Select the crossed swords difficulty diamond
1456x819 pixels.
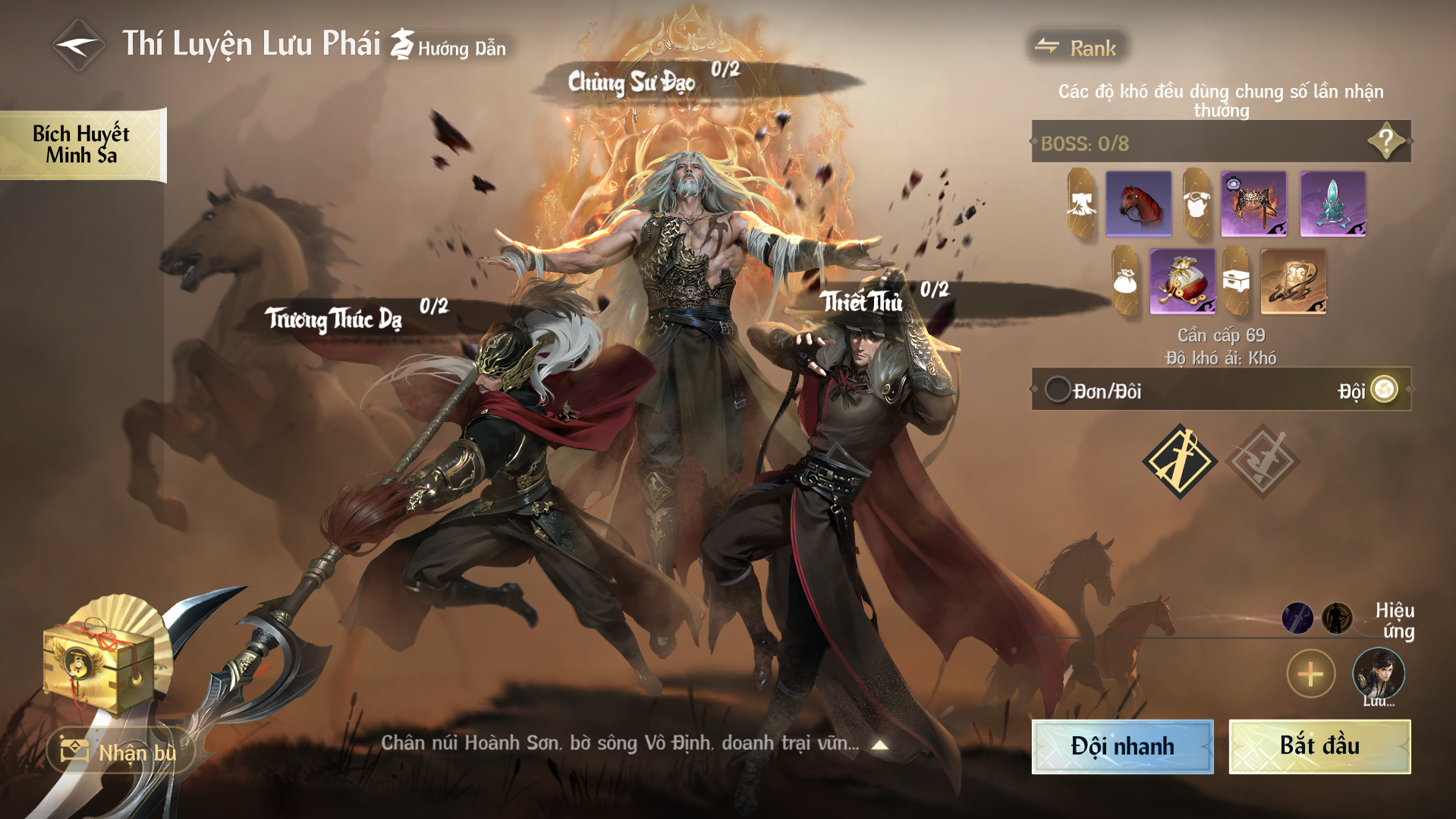click(x=1180, y=461)
